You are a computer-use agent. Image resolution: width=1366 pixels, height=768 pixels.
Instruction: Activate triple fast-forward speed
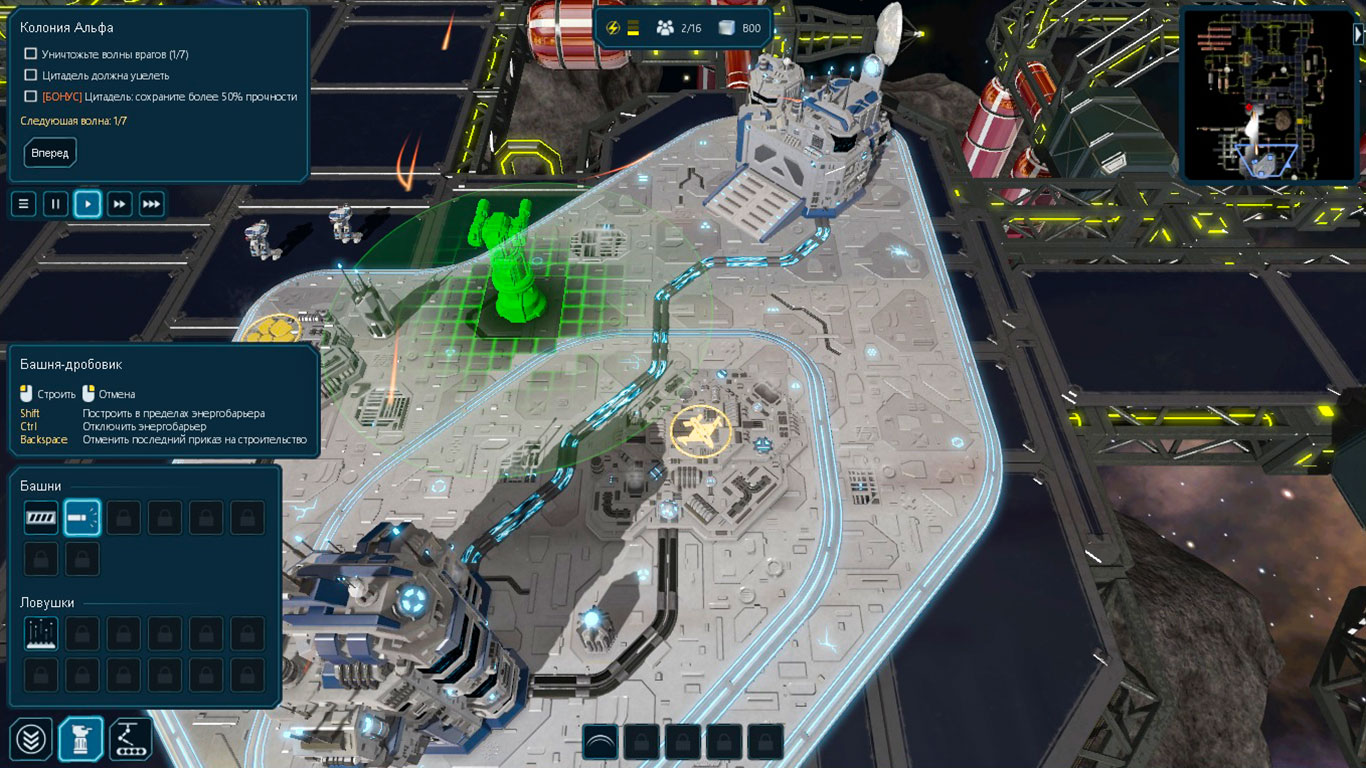(x=151, y=204)
